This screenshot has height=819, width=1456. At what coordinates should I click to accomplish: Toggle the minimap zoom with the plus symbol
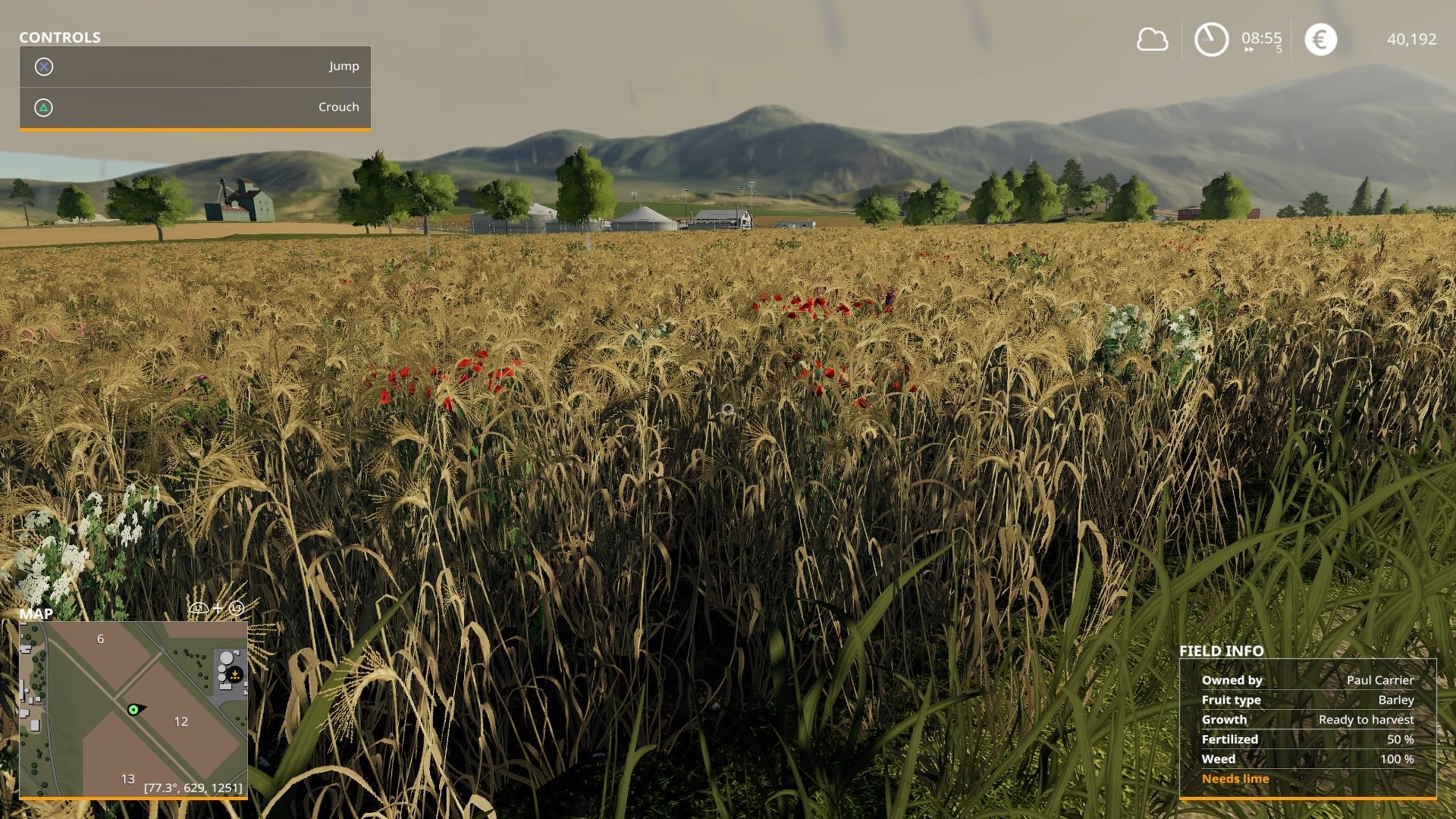(x=218, y=607)
